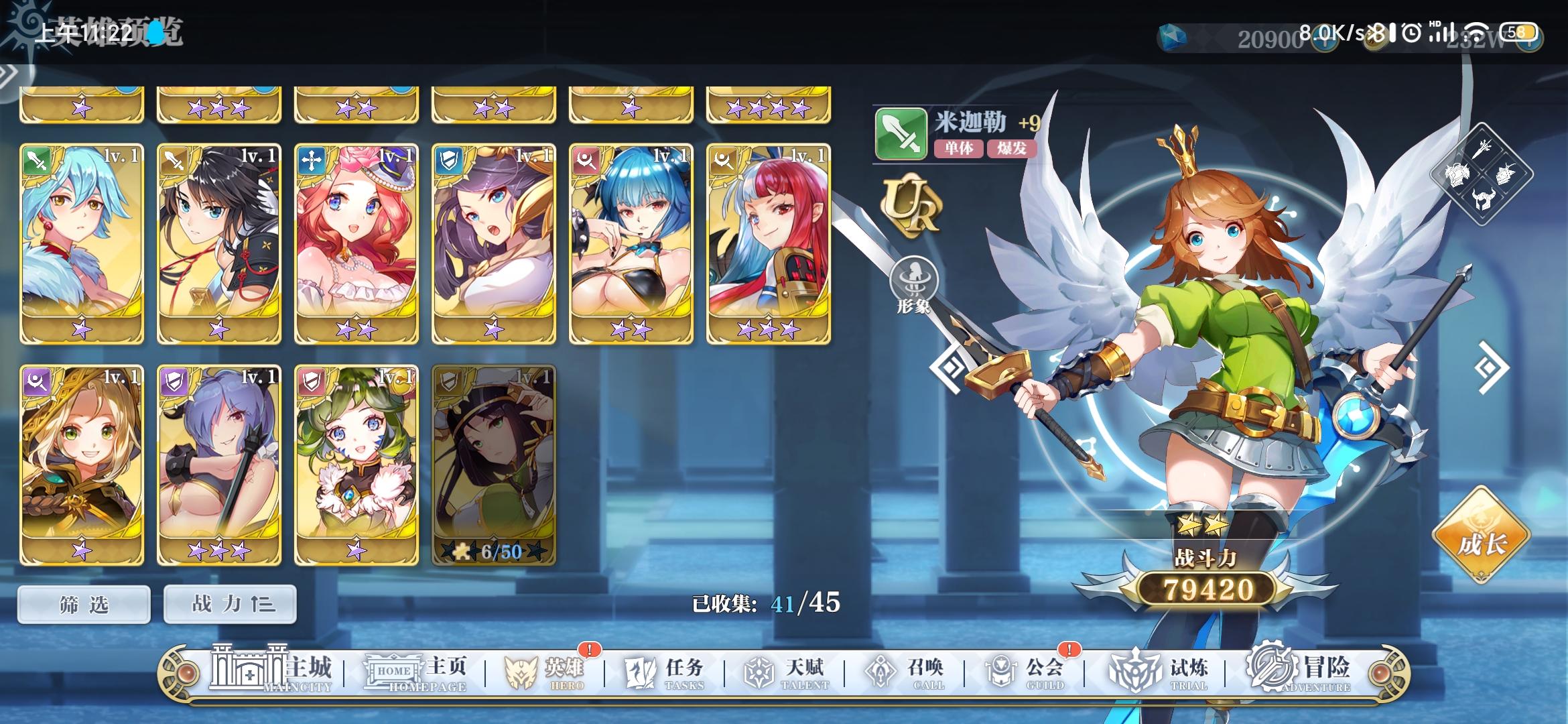Open the sword equipment slot at top right
This screenshot has width=1568, height=724.
1482,149
